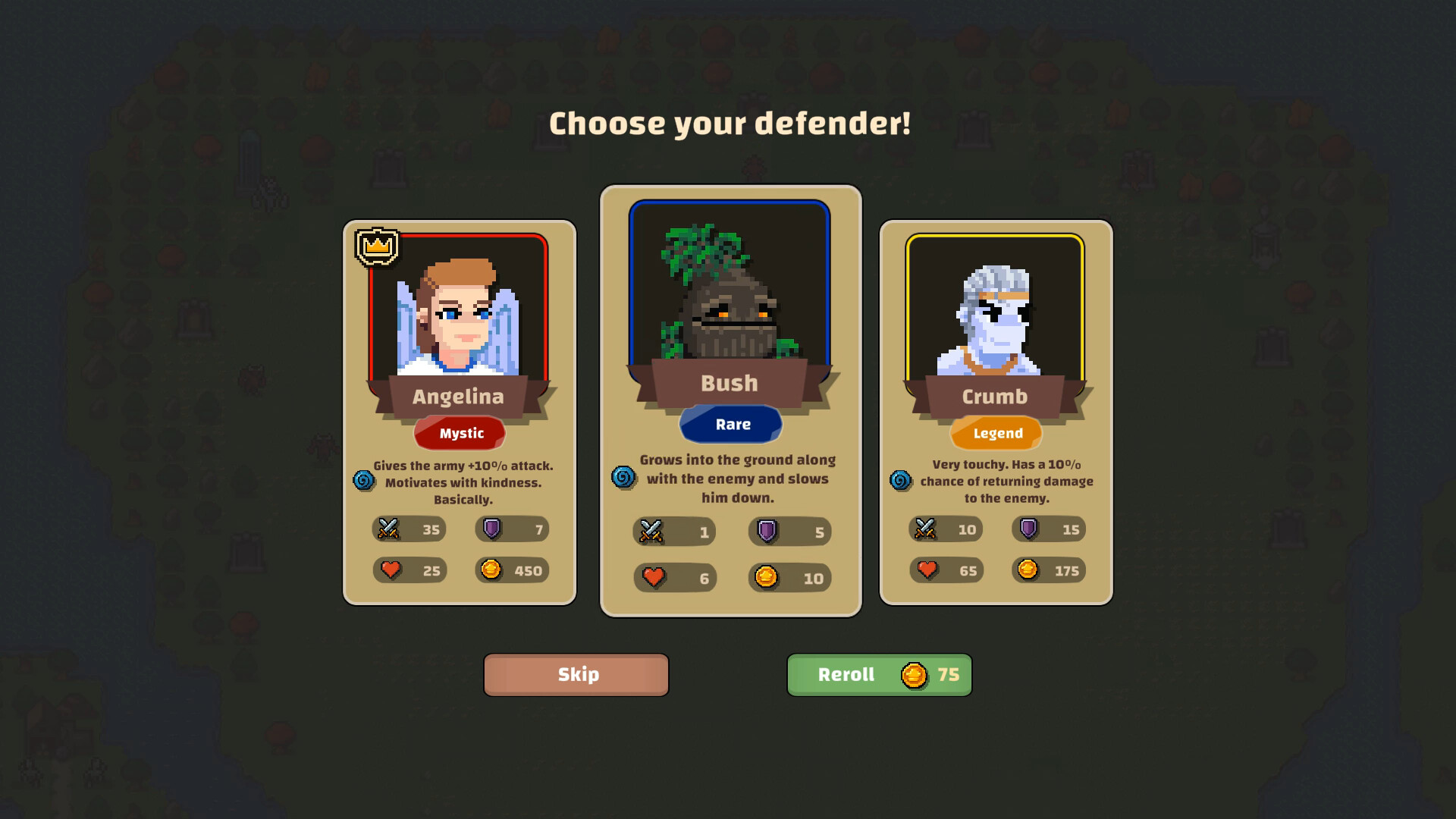Click the Bush name banner
Viewport: 1456px width, 819px height.
pos(730,384)
